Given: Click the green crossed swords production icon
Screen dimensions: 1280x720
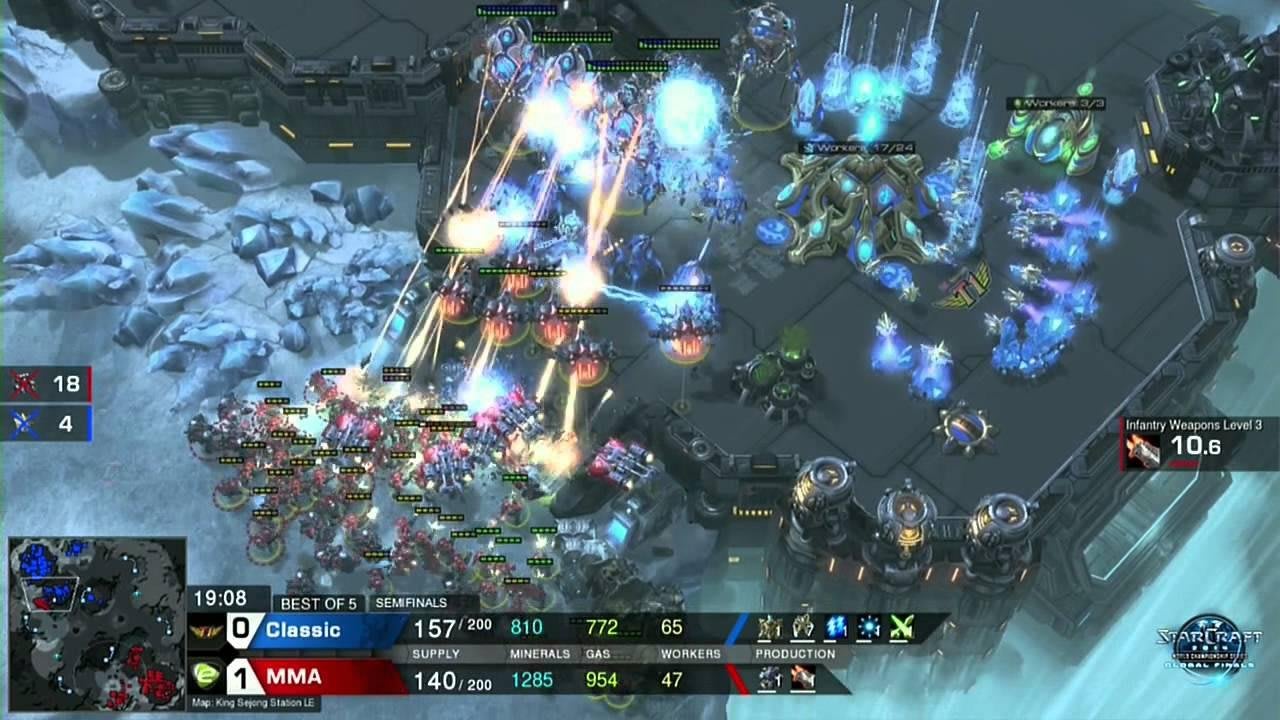Looking at the screenshot, I should pyautogui.click(x=902, y=628).
